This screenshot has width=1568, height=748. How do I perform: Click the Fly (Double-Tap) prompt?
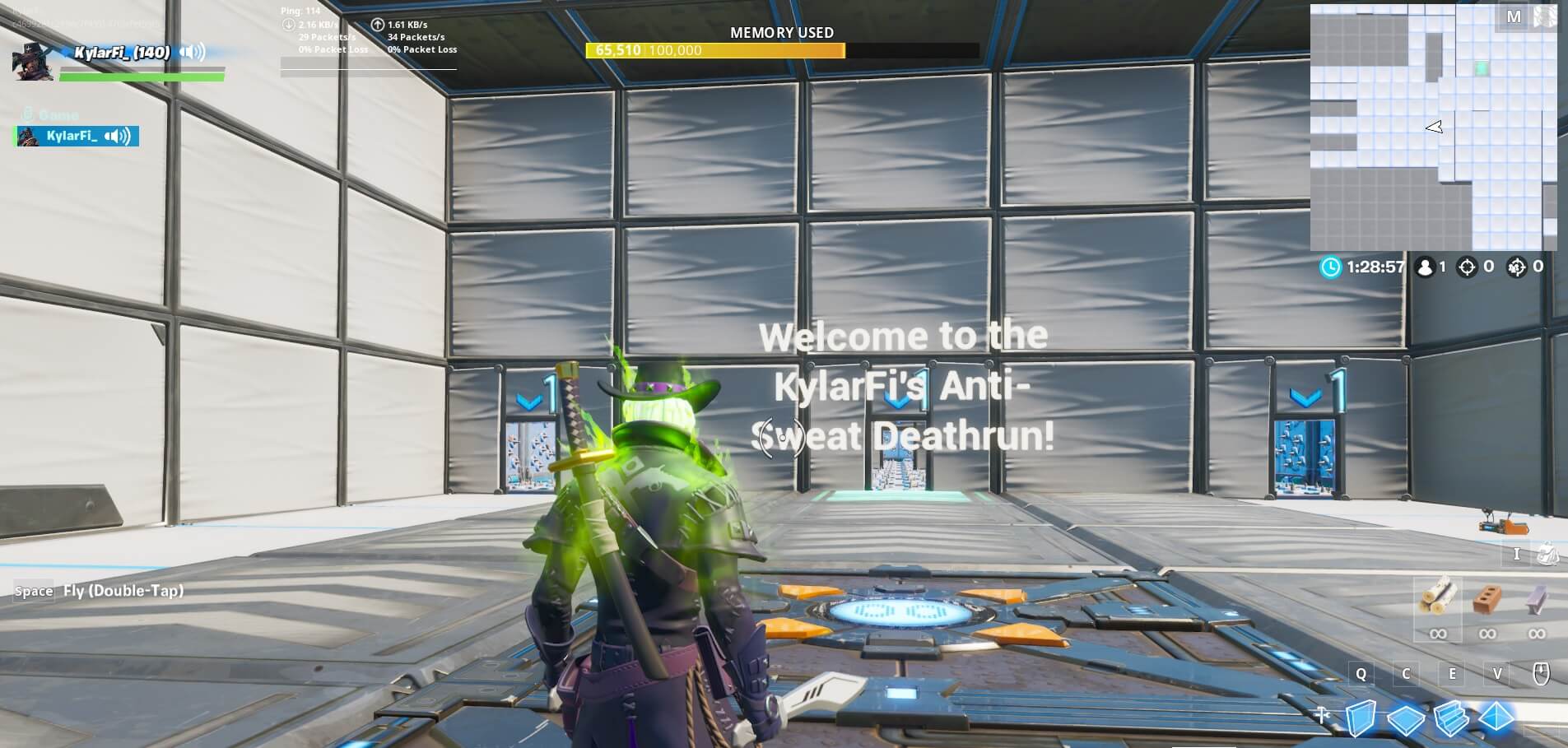[x=123, y=591]
